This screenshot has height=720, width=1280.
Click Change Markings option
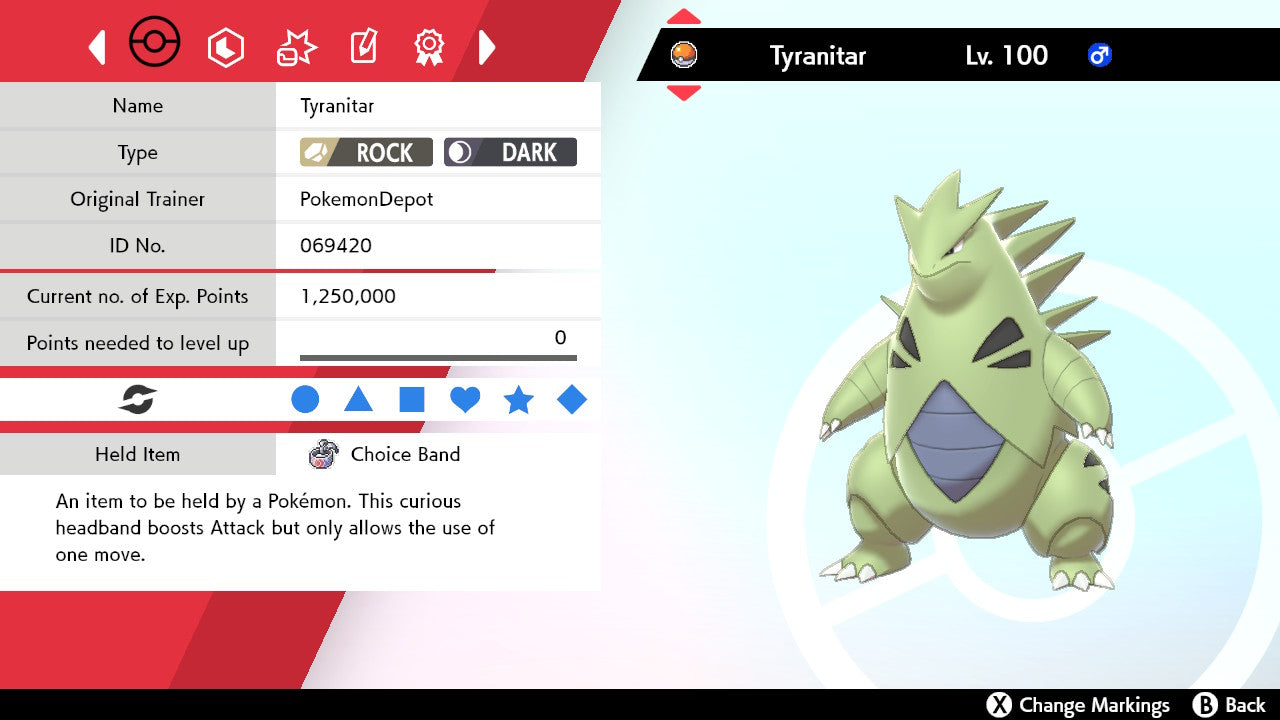[x=1078, y=705]
